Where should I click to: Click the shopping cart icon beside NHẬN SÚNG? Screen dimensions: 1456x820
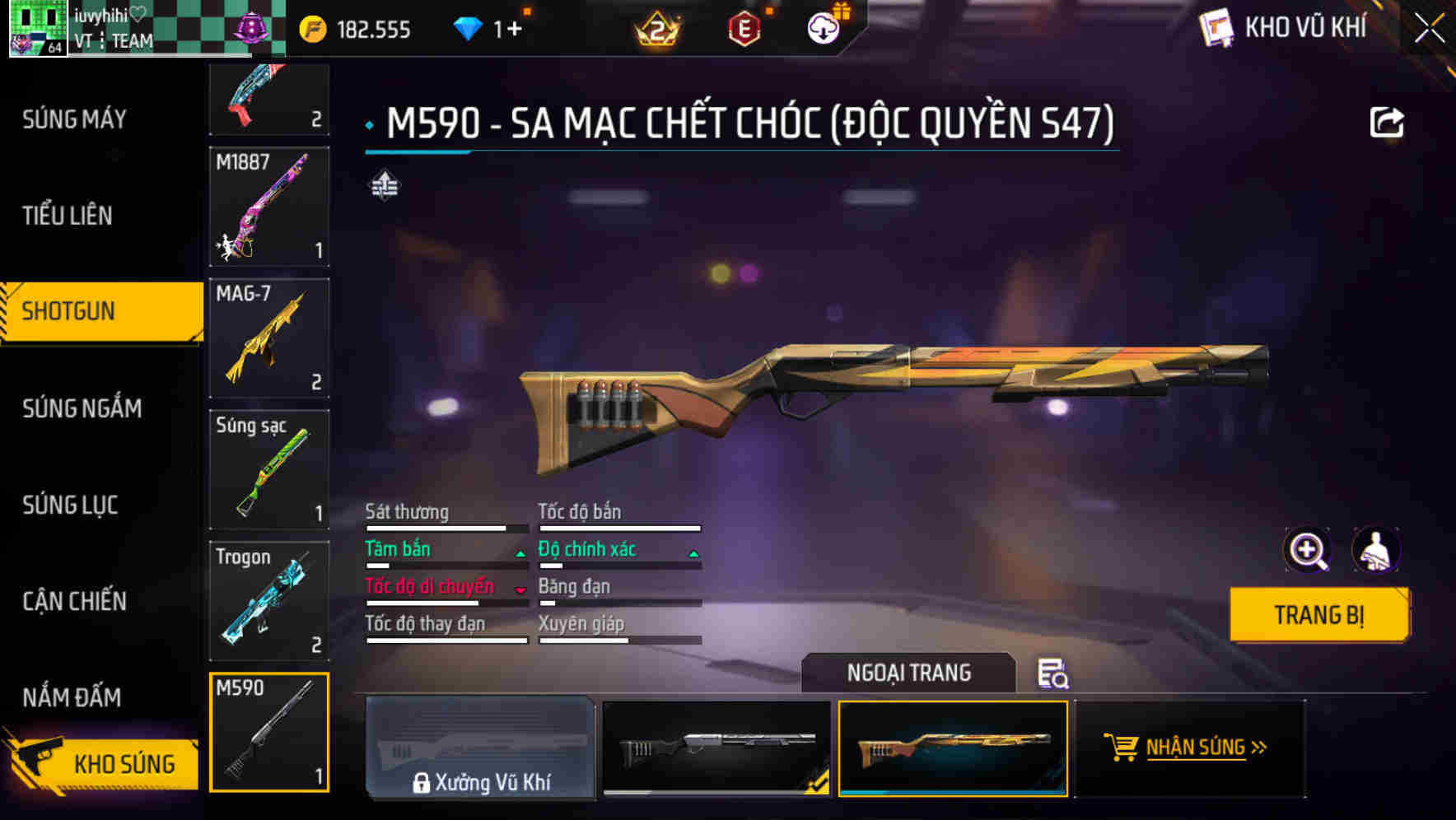pyautogui.click(x=1120, y=748)
